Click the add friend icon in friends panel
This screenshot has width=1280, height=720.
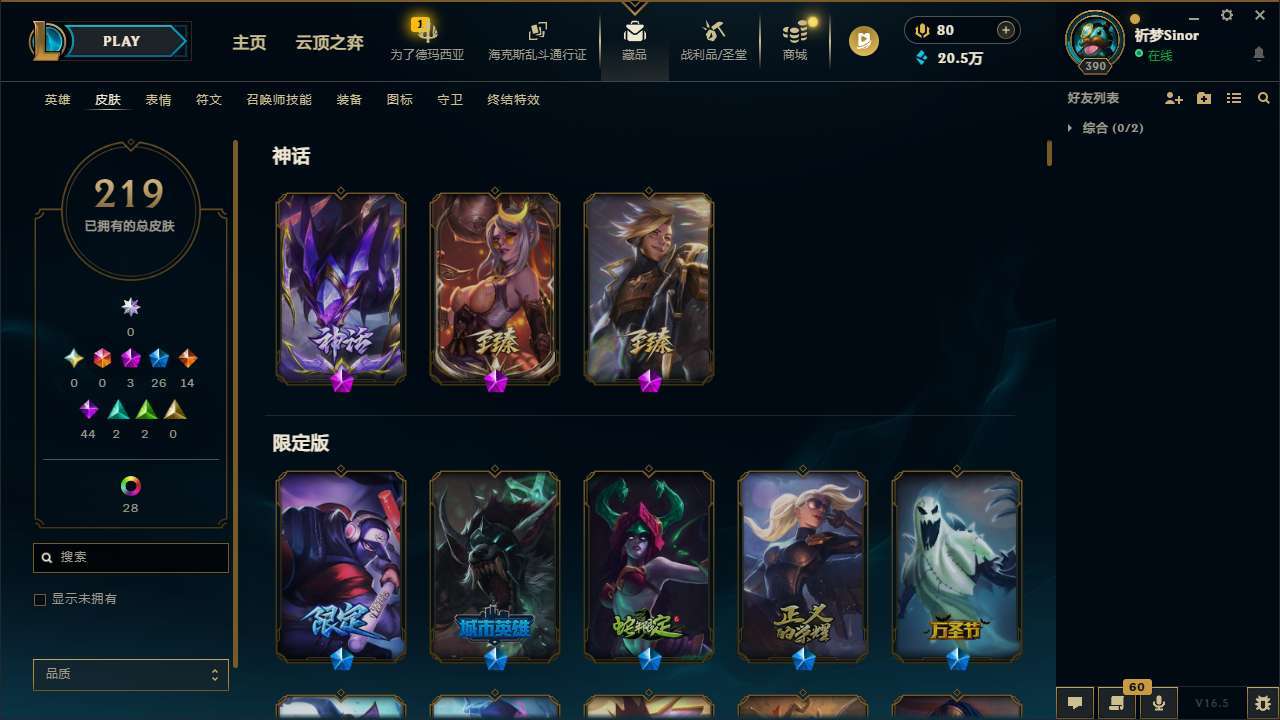[x=1174, y=98]
